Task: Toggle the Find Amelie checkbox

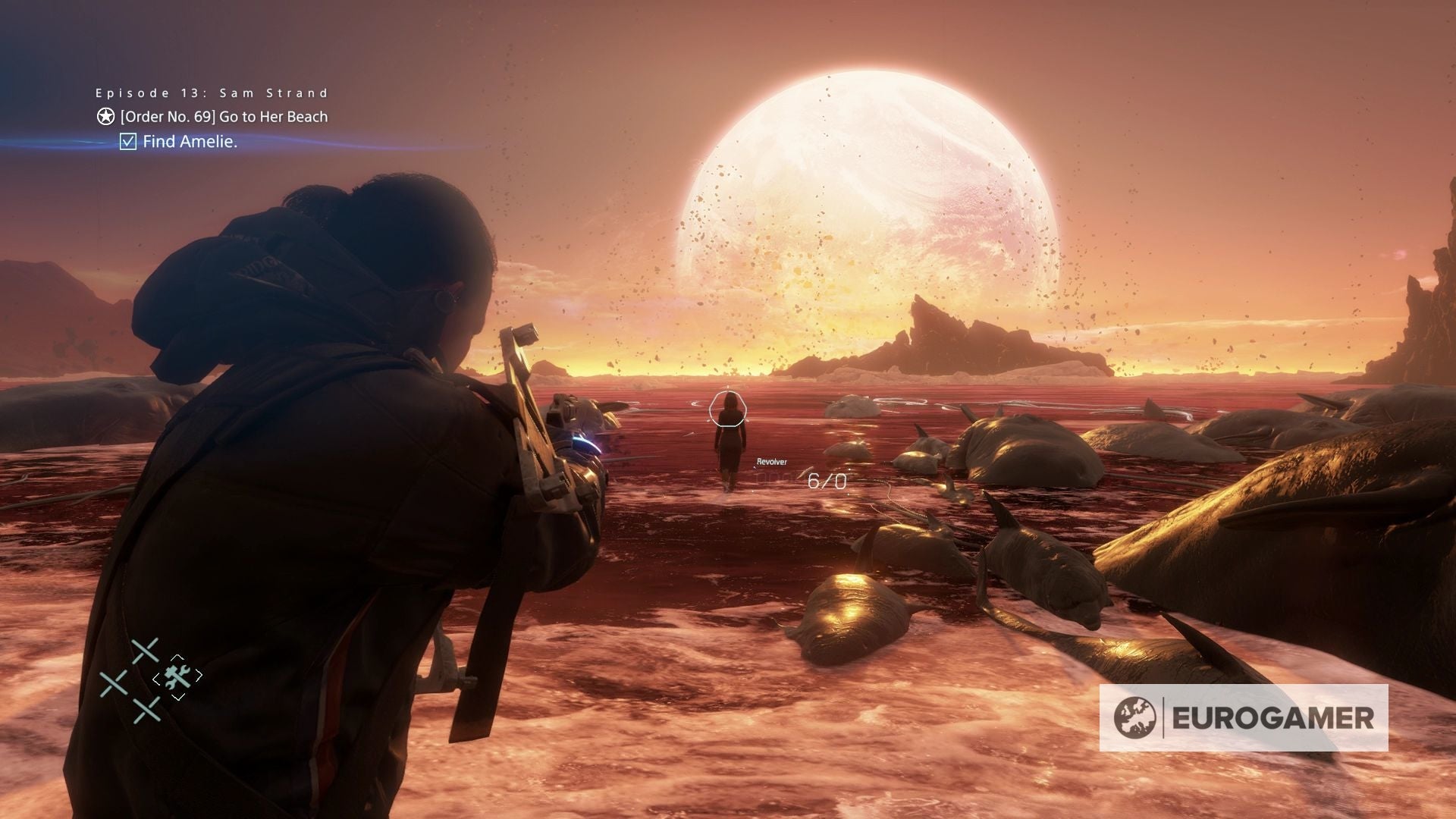Action: tap(128, 141)
